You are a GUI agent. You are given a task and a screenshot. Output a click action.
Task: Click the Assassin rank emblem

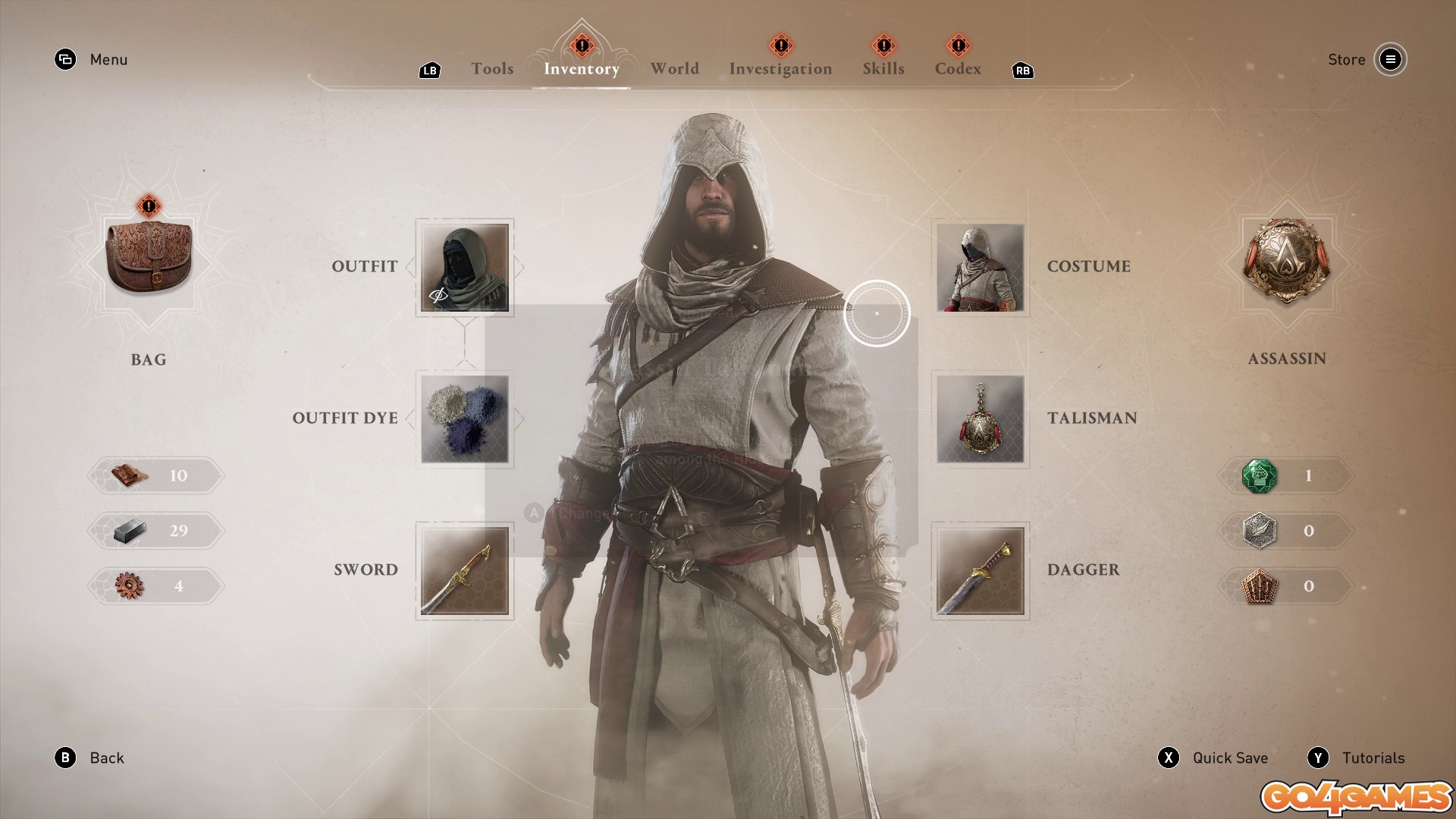pos(1287,260)
